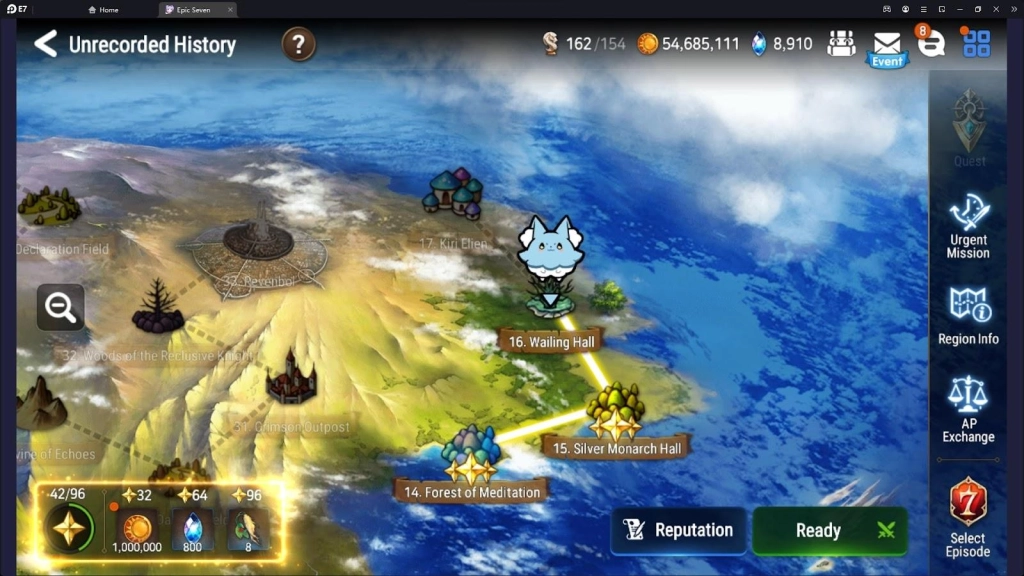
Task: Open the Urgent Mission panel
Action: tap(968, 226)
